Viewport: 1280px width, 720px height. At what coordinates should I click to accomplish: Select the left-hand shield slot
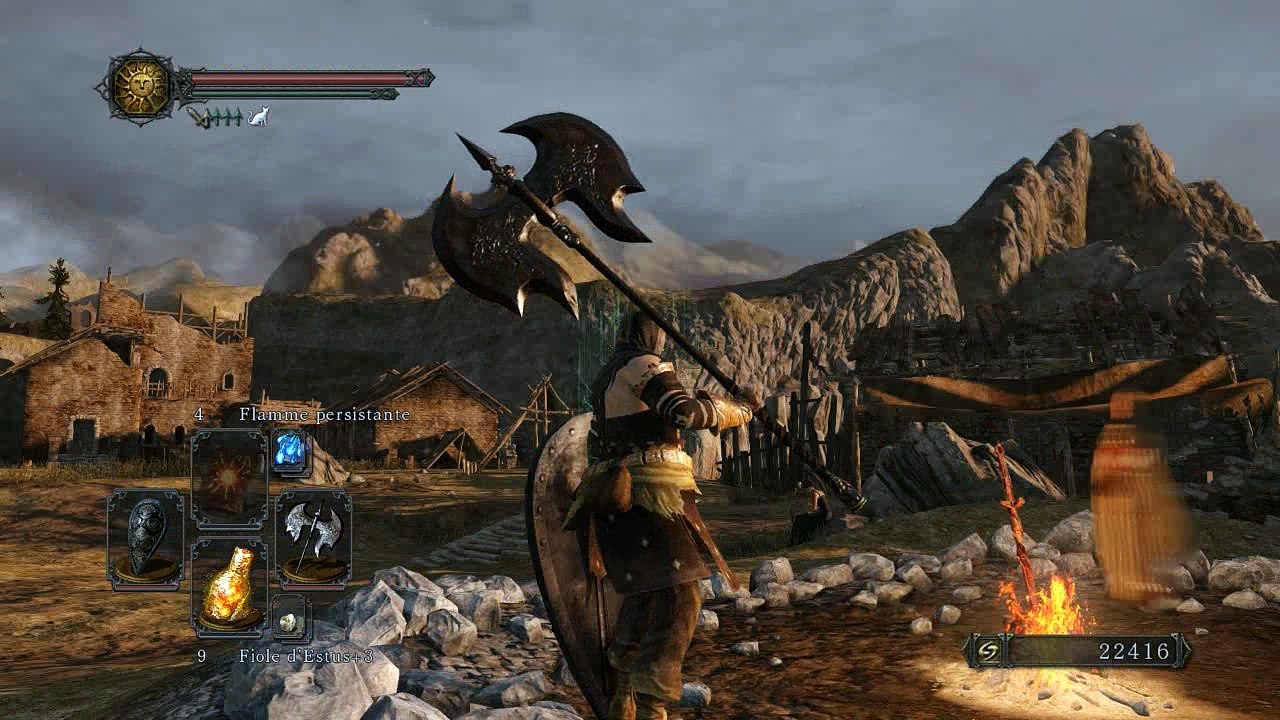(x=146, y=536)
